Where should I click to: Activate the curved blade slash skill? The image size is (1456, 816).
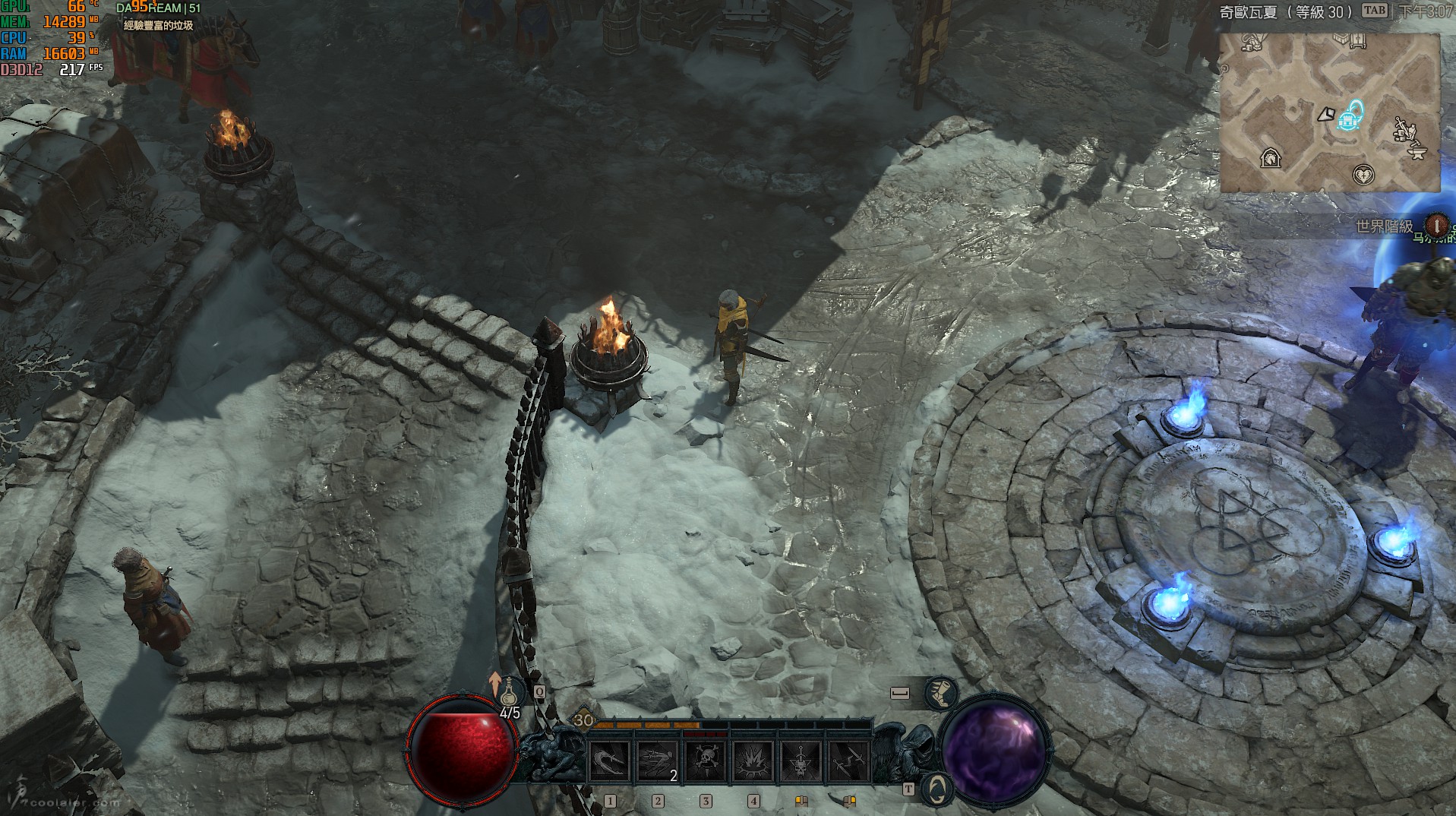pyautogui.click(x=609, y=761)
